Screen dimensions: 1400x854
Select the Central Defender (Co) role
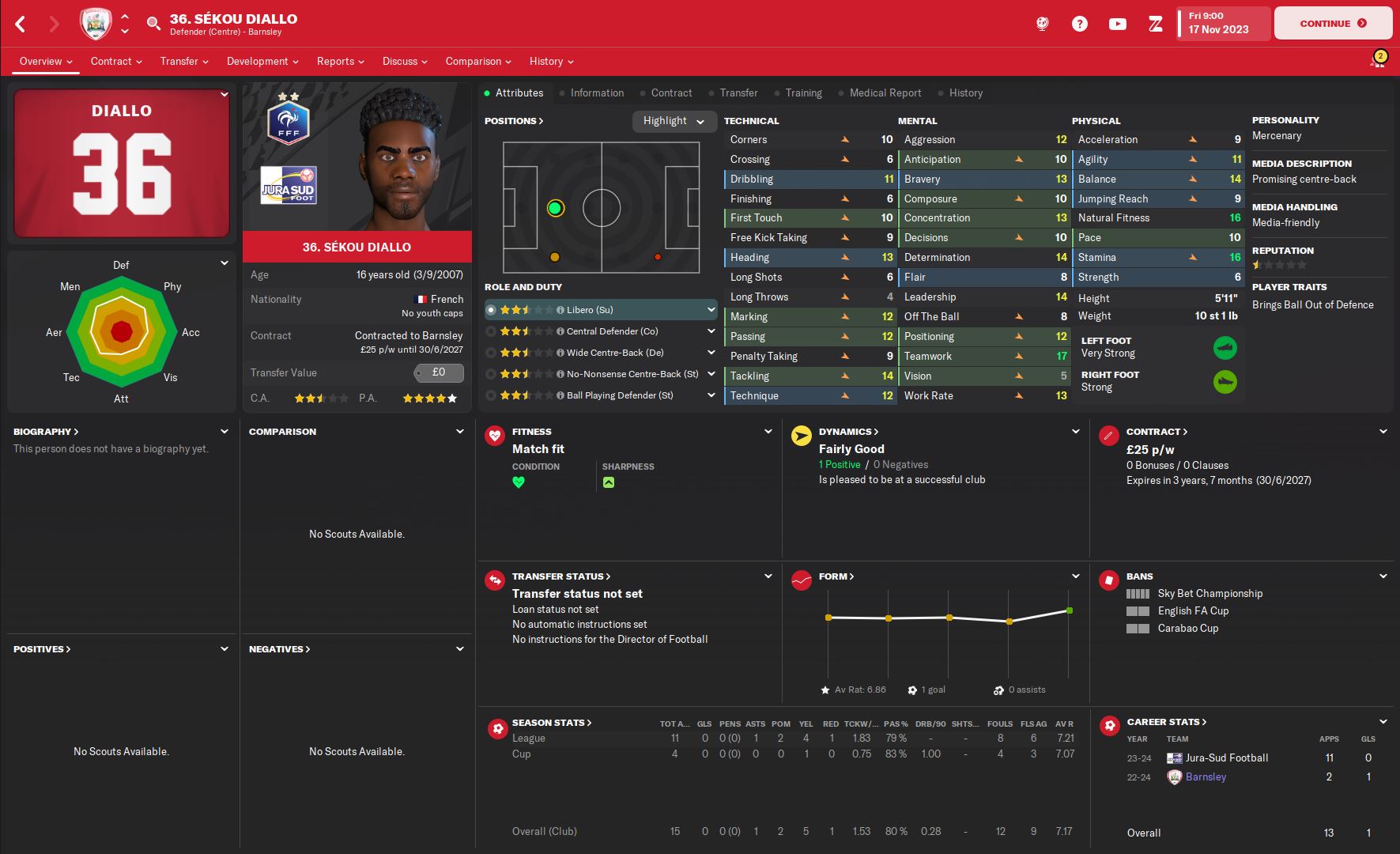(x=612, y=331)
